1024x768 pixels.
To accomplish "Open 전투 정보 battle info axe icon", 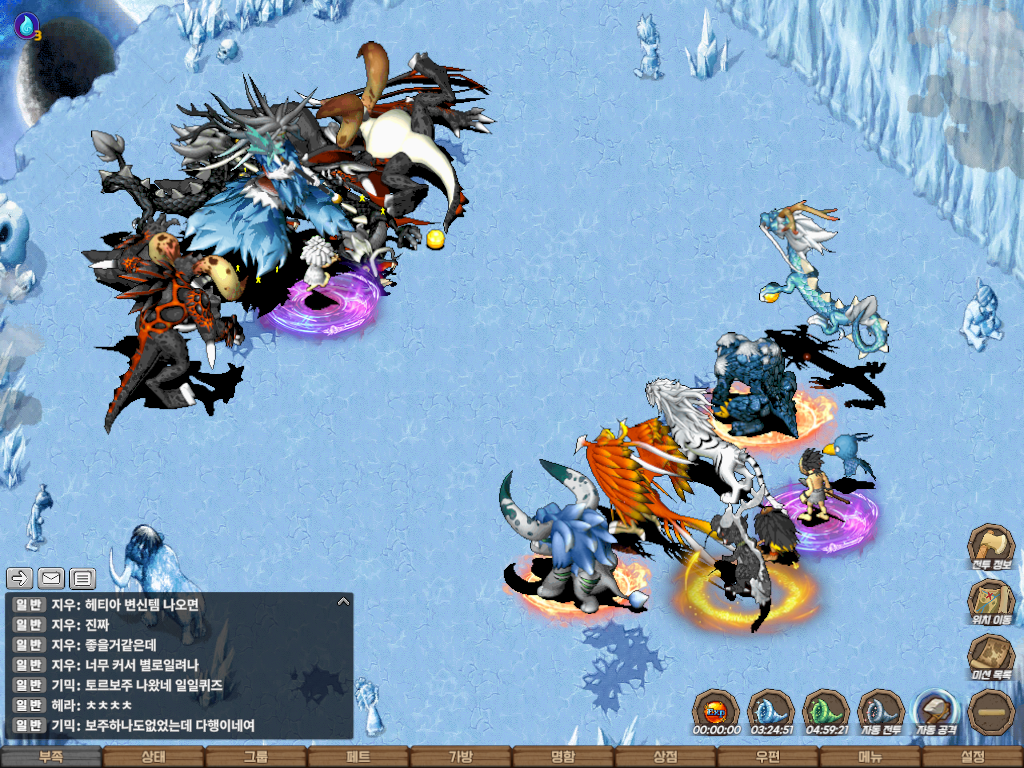I will 991,546.
